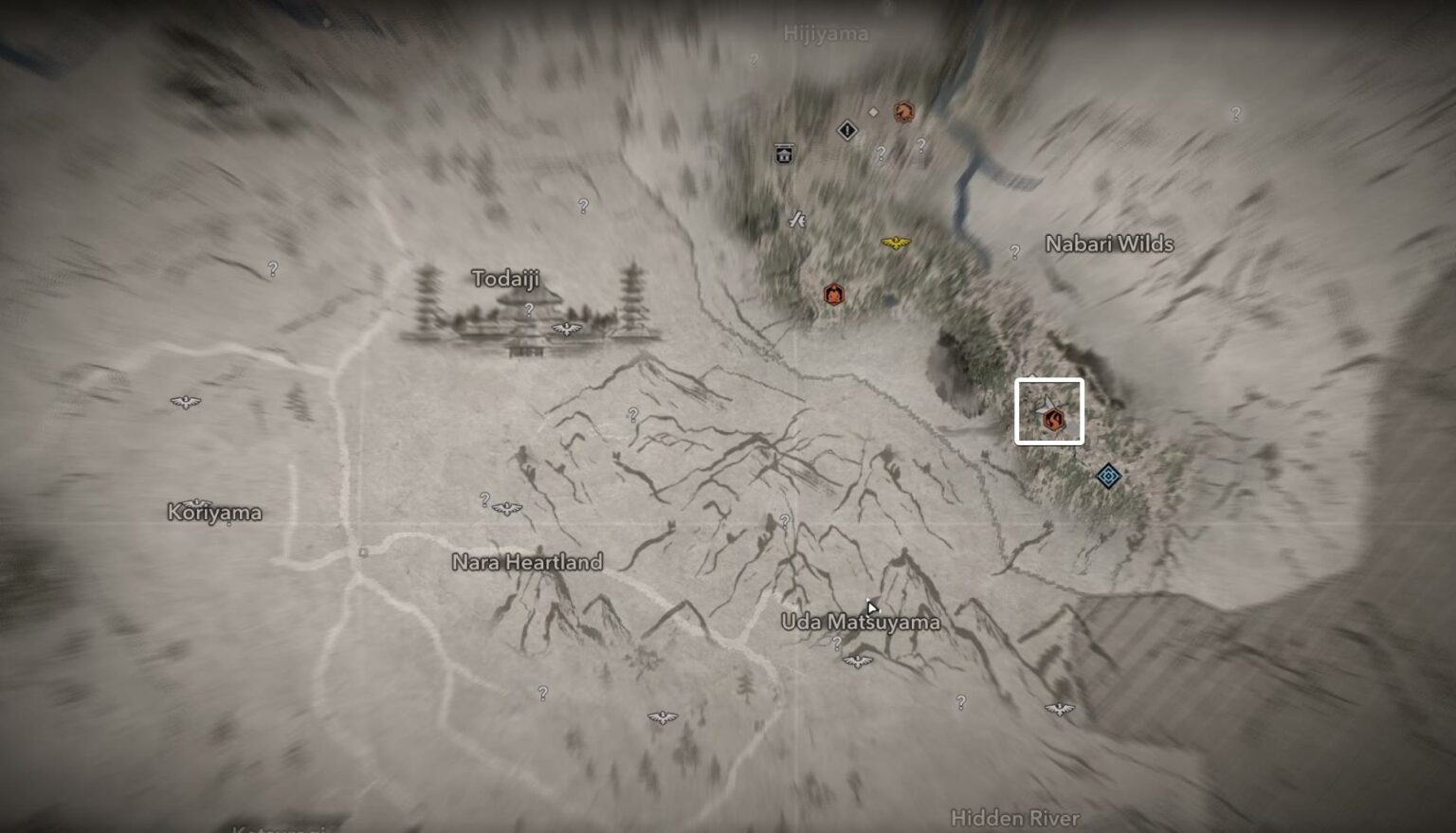This screenshot has width=1456, height=833.
Task: Select the orange castle marker south of Hijiyama
Action: point(833,294)
